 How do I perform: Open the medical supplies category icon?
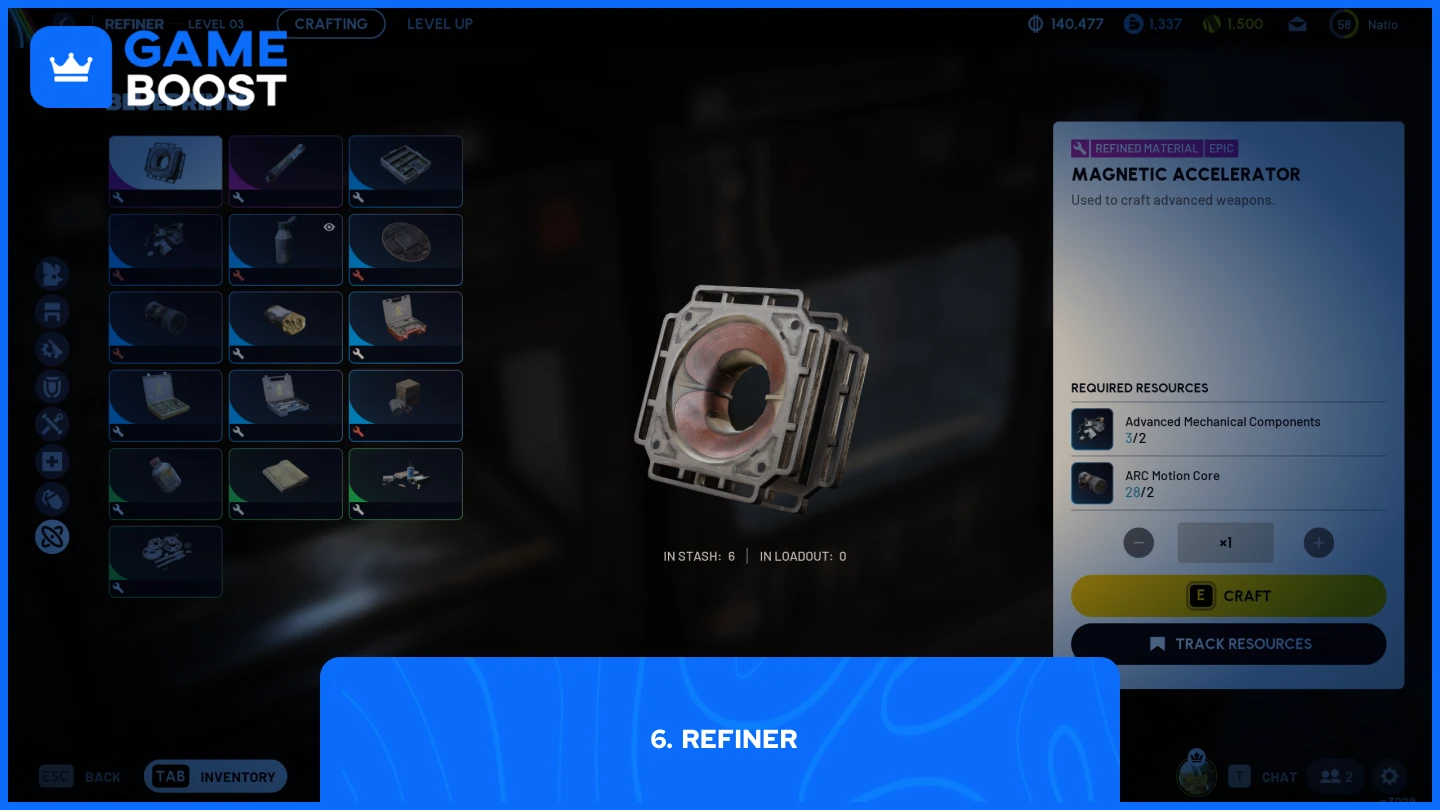pyautogui.click(x=52, y=461)
